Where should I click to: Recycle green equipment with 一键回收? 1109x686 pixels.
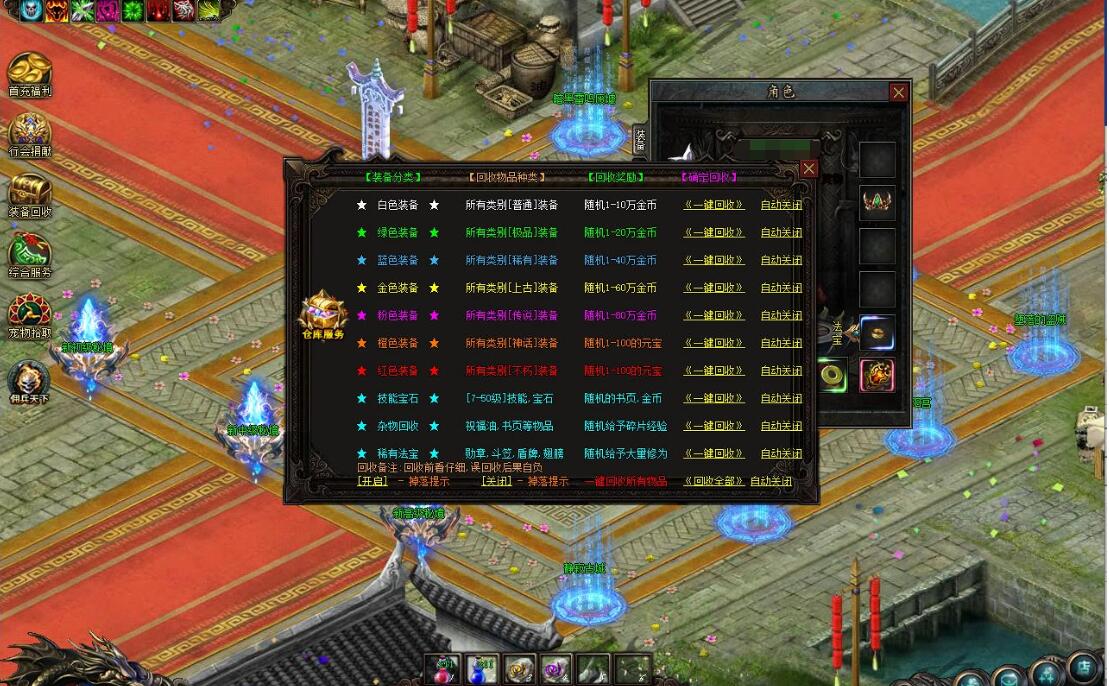click(x=714, y=233)
